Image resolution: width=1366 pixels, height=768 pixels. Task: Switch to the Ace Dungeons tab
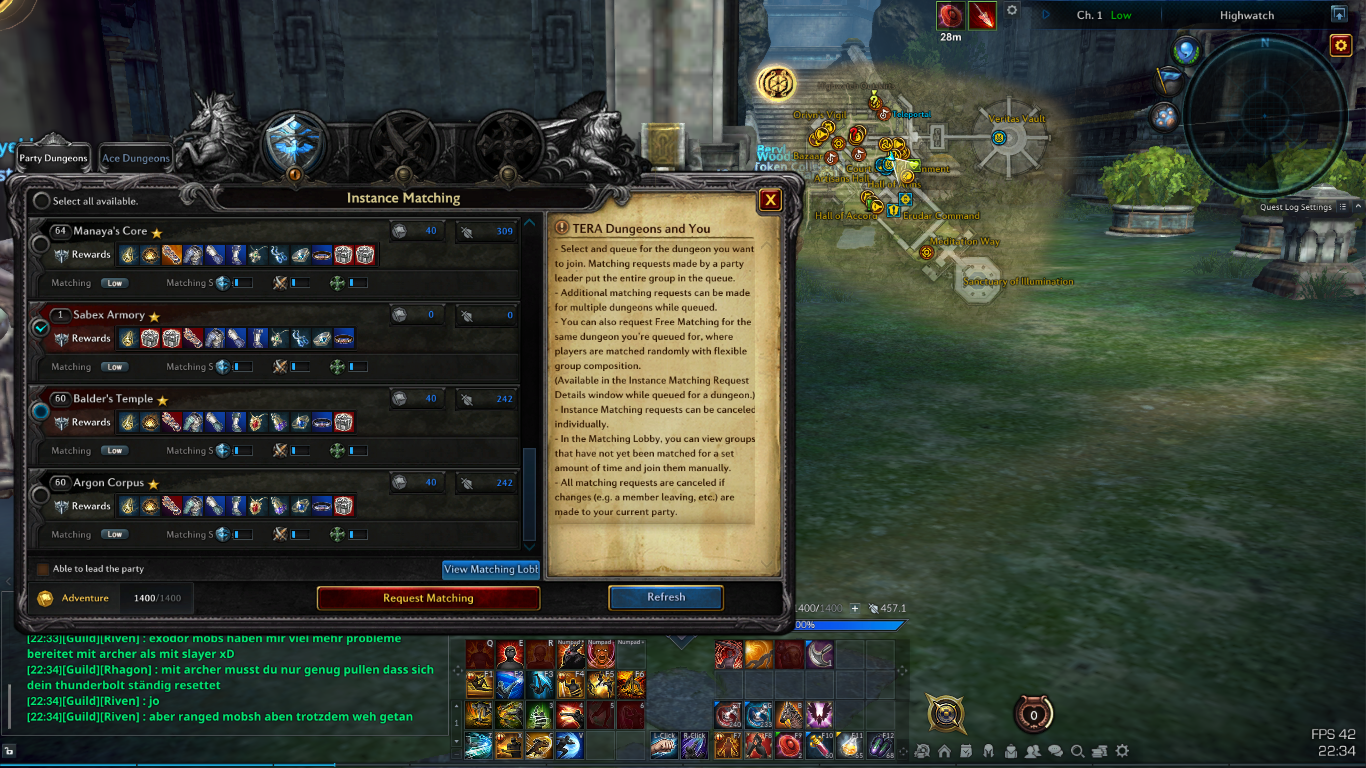click(136, 158)
